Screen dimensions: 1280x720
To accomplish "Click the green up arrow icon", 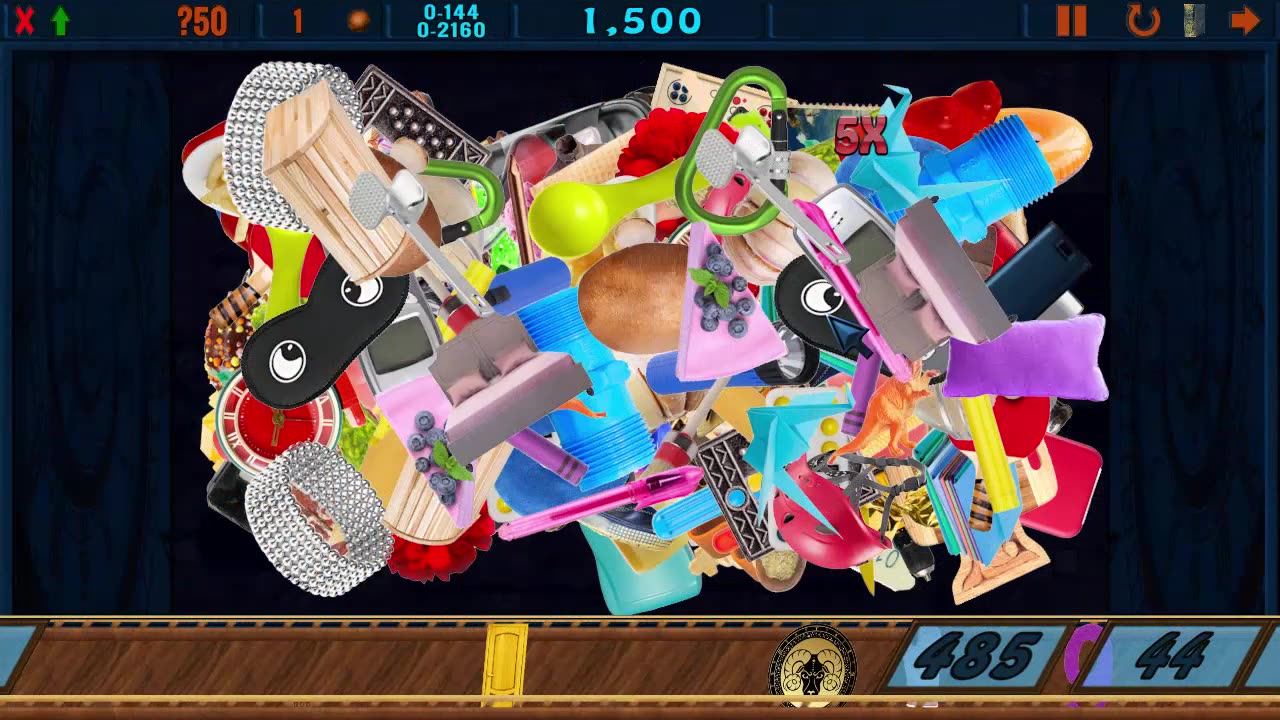I will coord(60,21).
